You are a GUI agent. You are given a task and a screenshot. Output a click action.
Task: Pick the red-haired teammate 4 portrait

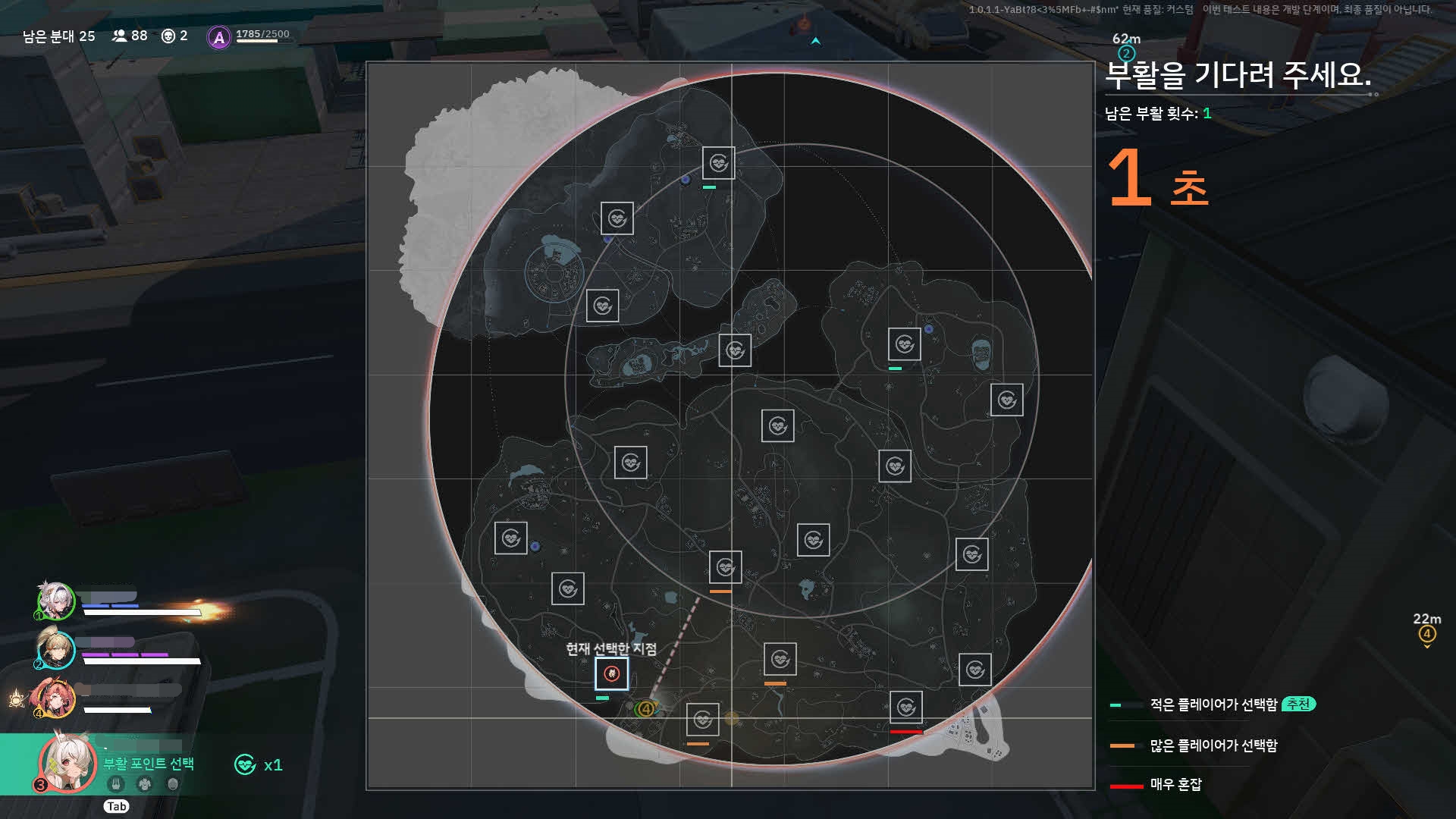(56, 698)
